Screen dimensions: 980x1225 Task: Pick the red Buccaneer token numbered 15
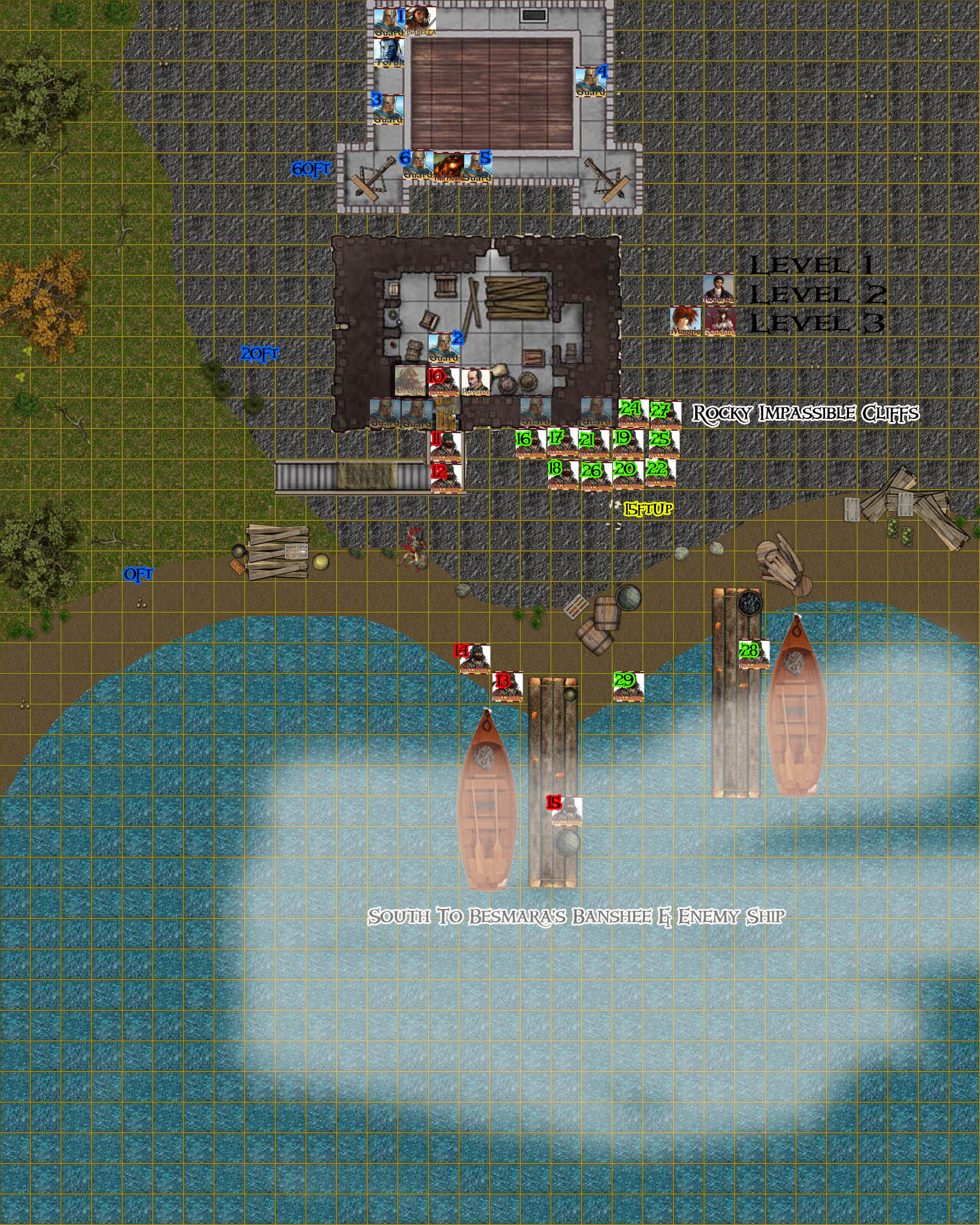coord(566,812)
